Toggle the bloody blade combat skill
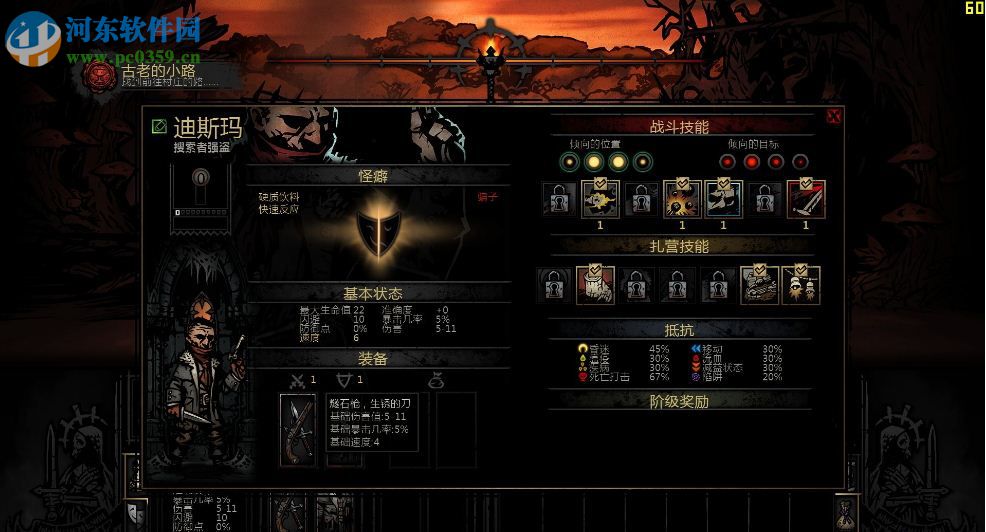Image resolution: width=986 pixels, height=532 pixels. click(805, 199)
